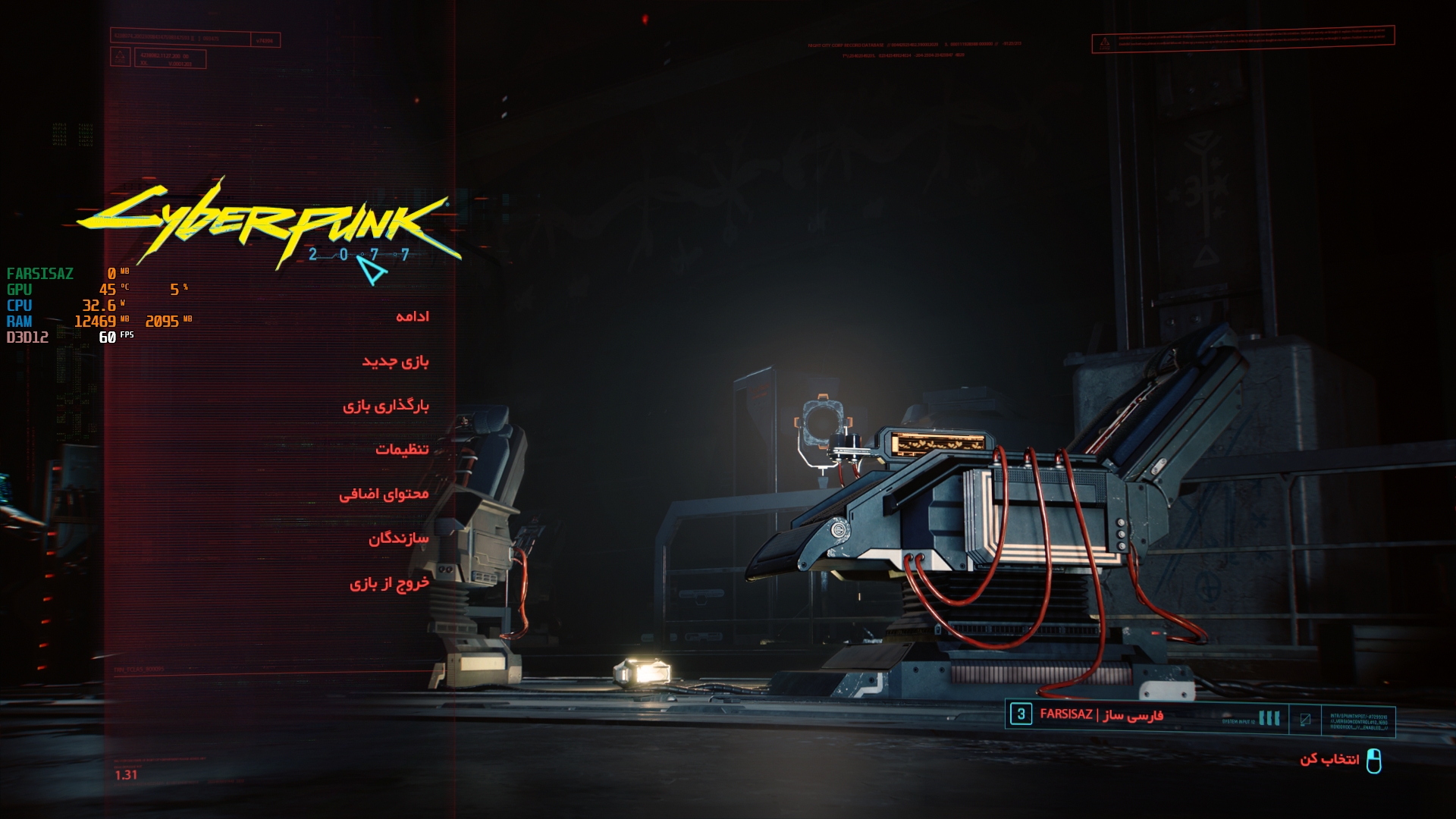Open the بارگذاری بازی load game entry

pyautogui.click(x=385, y=406)
